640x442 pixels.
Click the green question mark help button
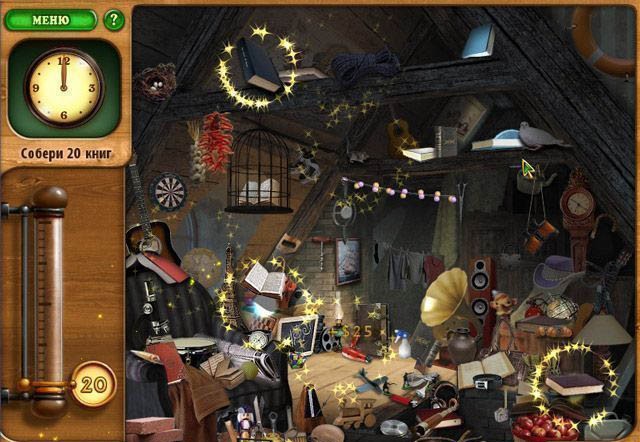point(113,19)
